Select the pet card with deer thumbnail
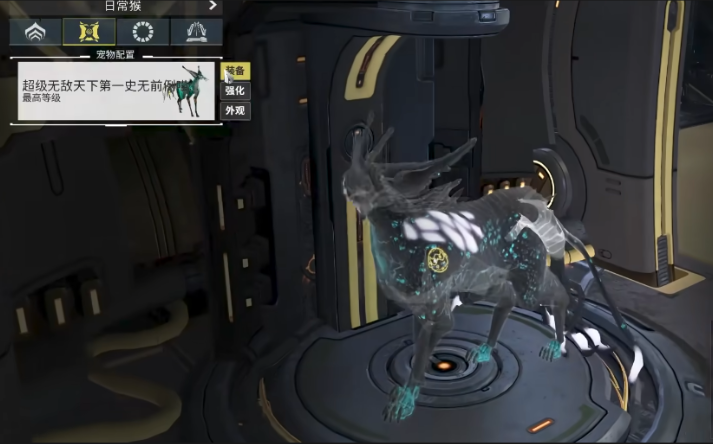 pyautogui.click(x=118, y=91)
